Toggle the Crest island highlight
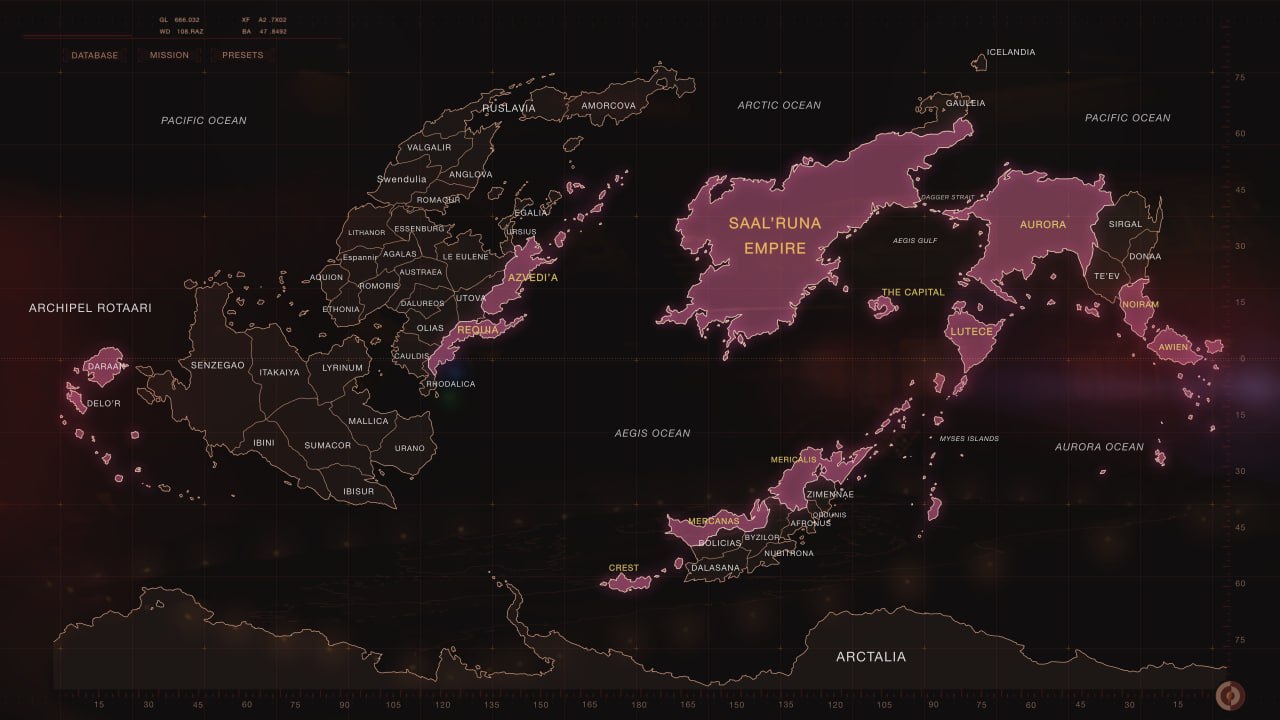The image size is (1280, 720). [624, 567]
